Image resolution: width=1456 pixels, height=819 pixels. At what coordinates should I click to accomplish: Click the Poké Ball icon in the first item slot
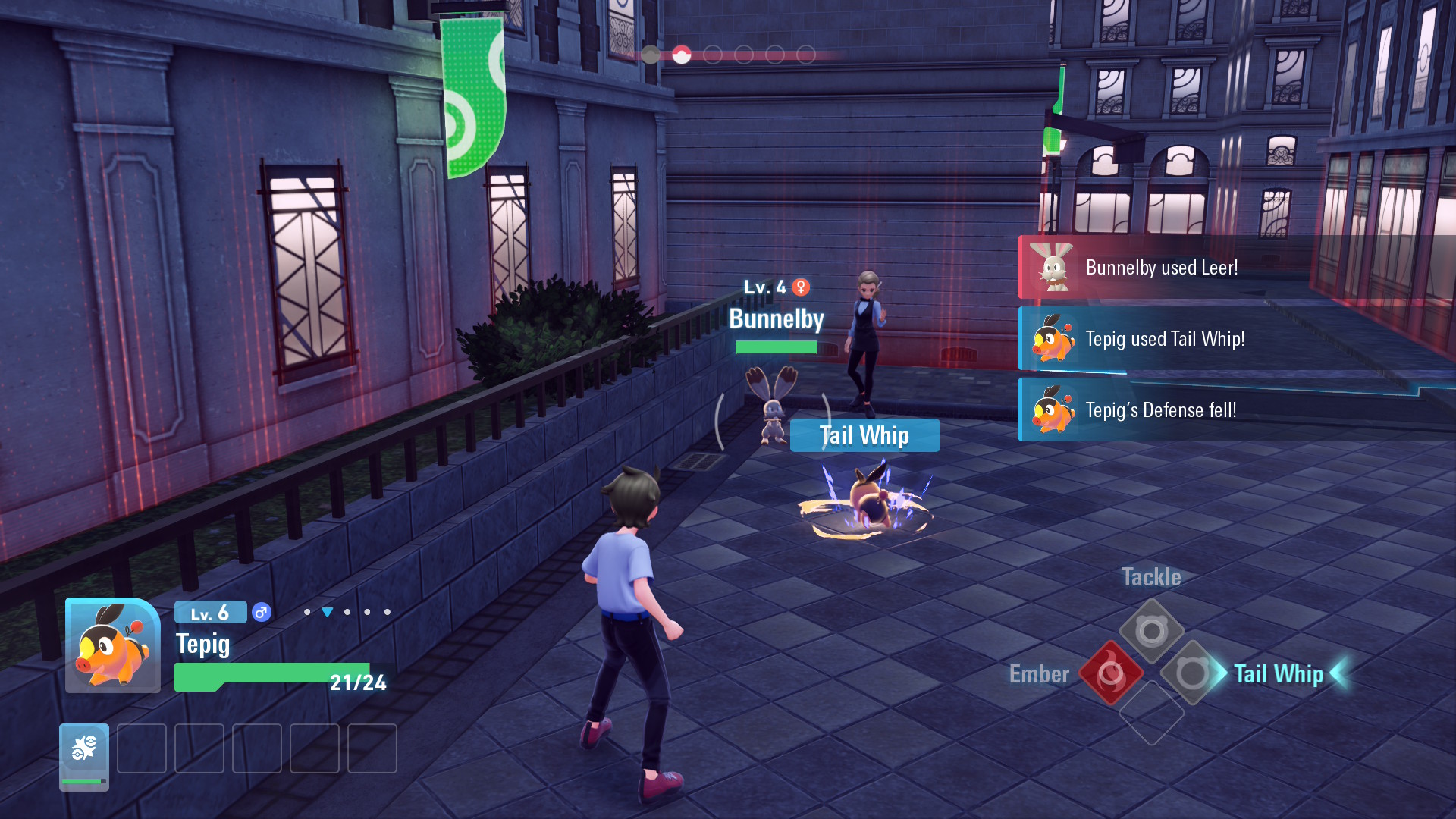pyautogui.click(x=84, y=749)
